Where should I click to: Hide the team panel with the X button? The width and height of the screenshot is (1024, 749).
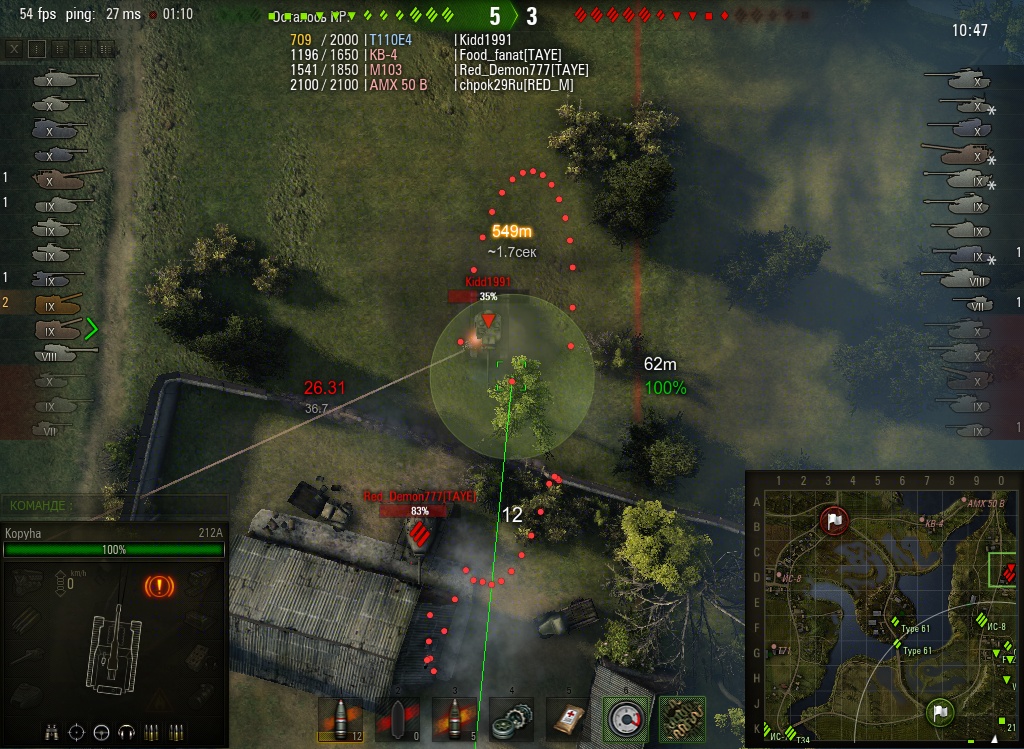tap(14, 48)
